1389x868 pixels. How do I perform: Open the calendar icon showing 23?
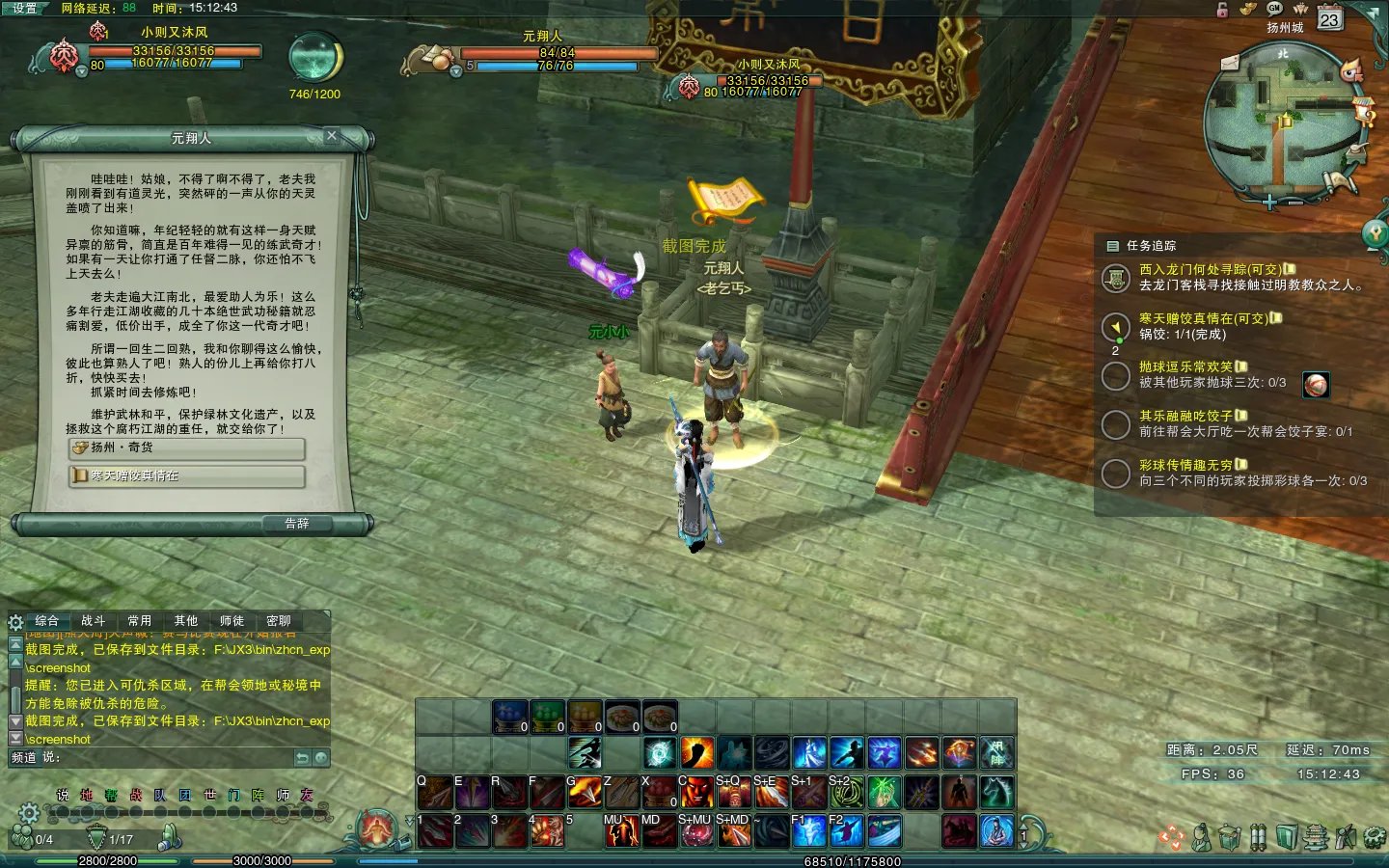click(x=1330, y=19)
